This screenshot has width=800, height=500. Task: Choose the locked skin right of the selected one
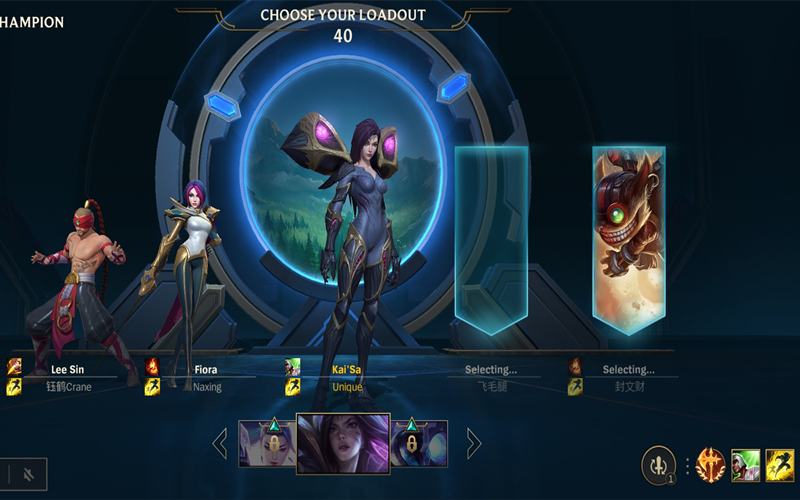click(x=419, y=443)
